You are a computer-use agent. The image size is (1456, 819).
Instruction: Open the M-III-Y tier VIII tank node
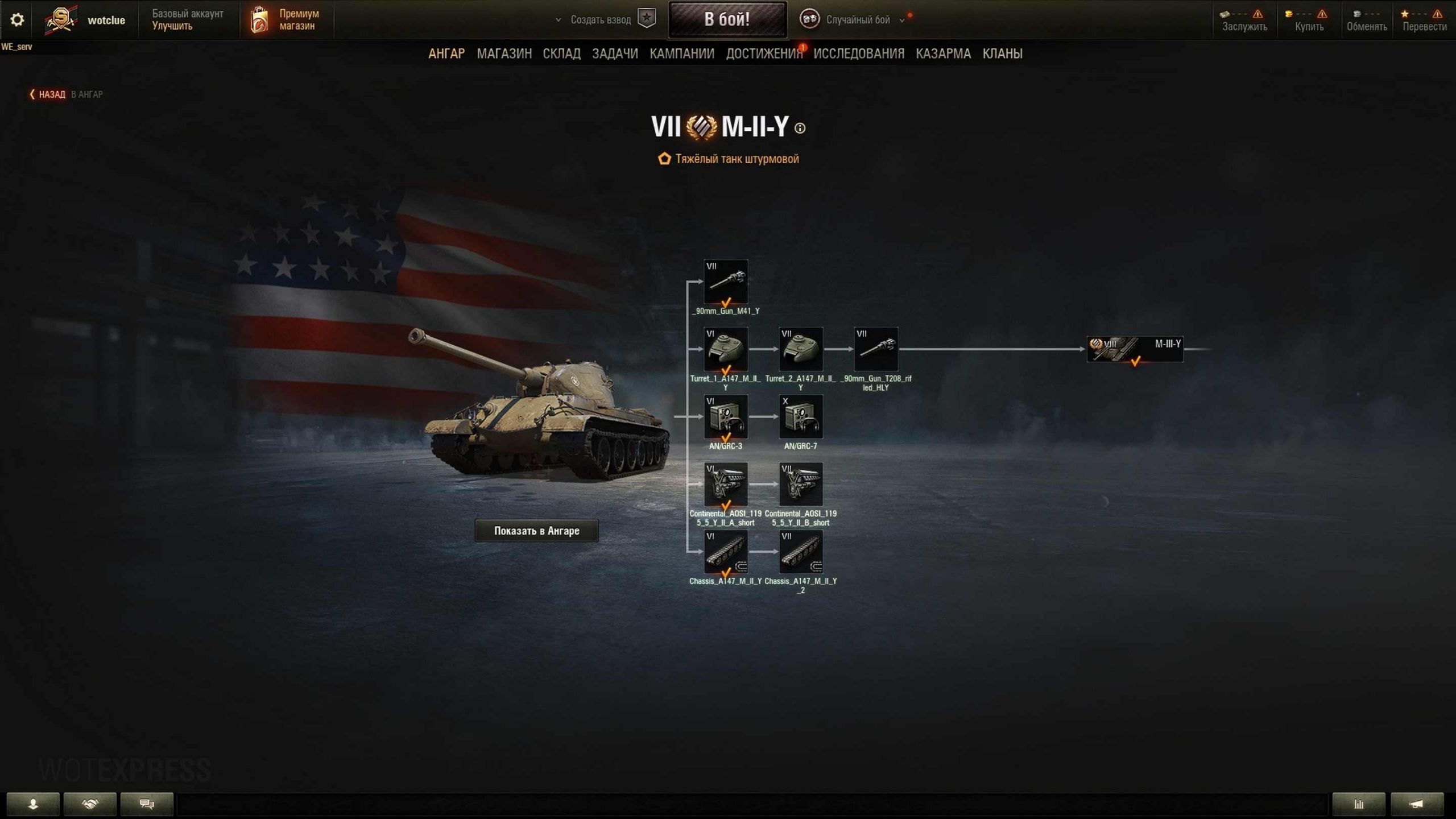coord(1135,349)
